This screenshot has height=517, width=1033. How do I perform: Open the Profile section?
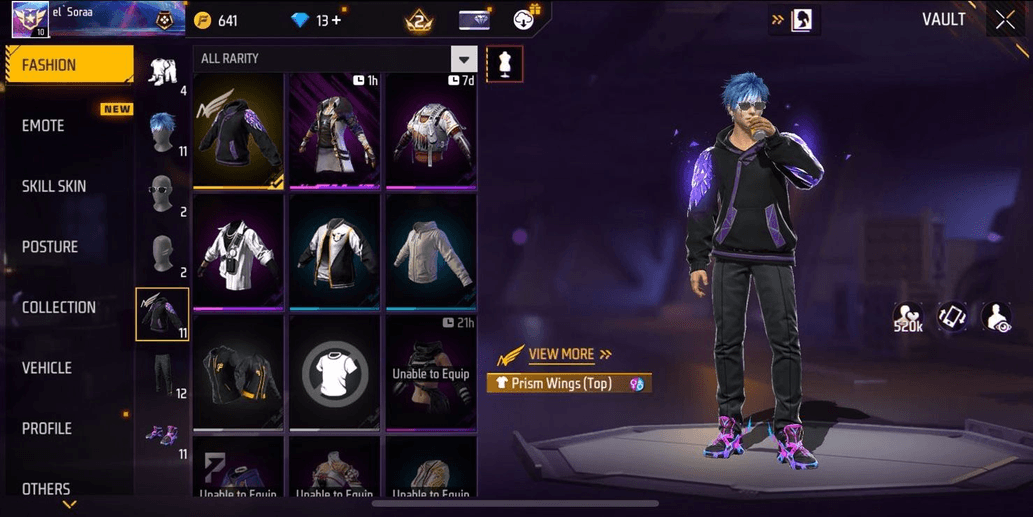(47, 428)
